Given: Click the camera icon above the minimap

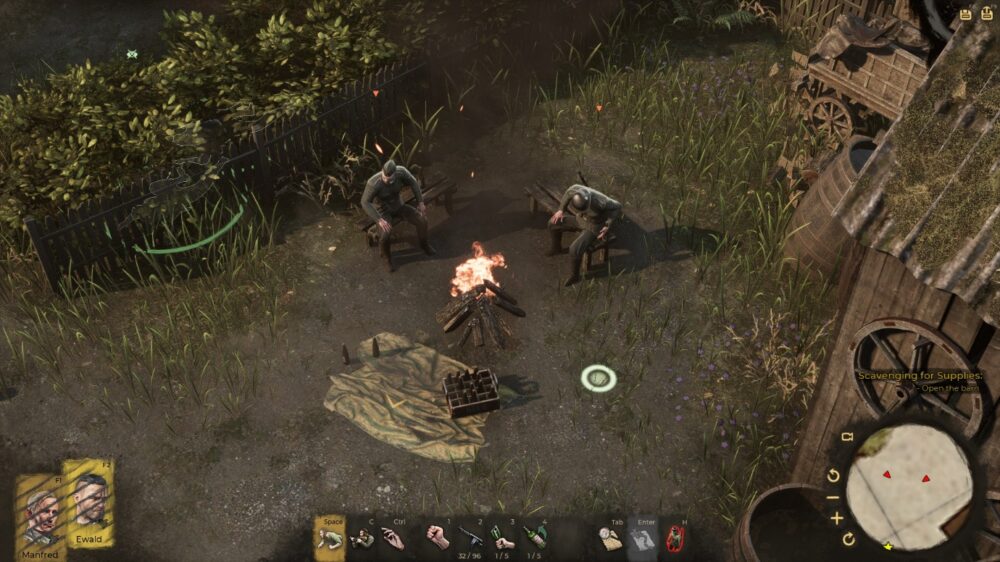Looking at the screenshot, I should (x=847, y=438).
